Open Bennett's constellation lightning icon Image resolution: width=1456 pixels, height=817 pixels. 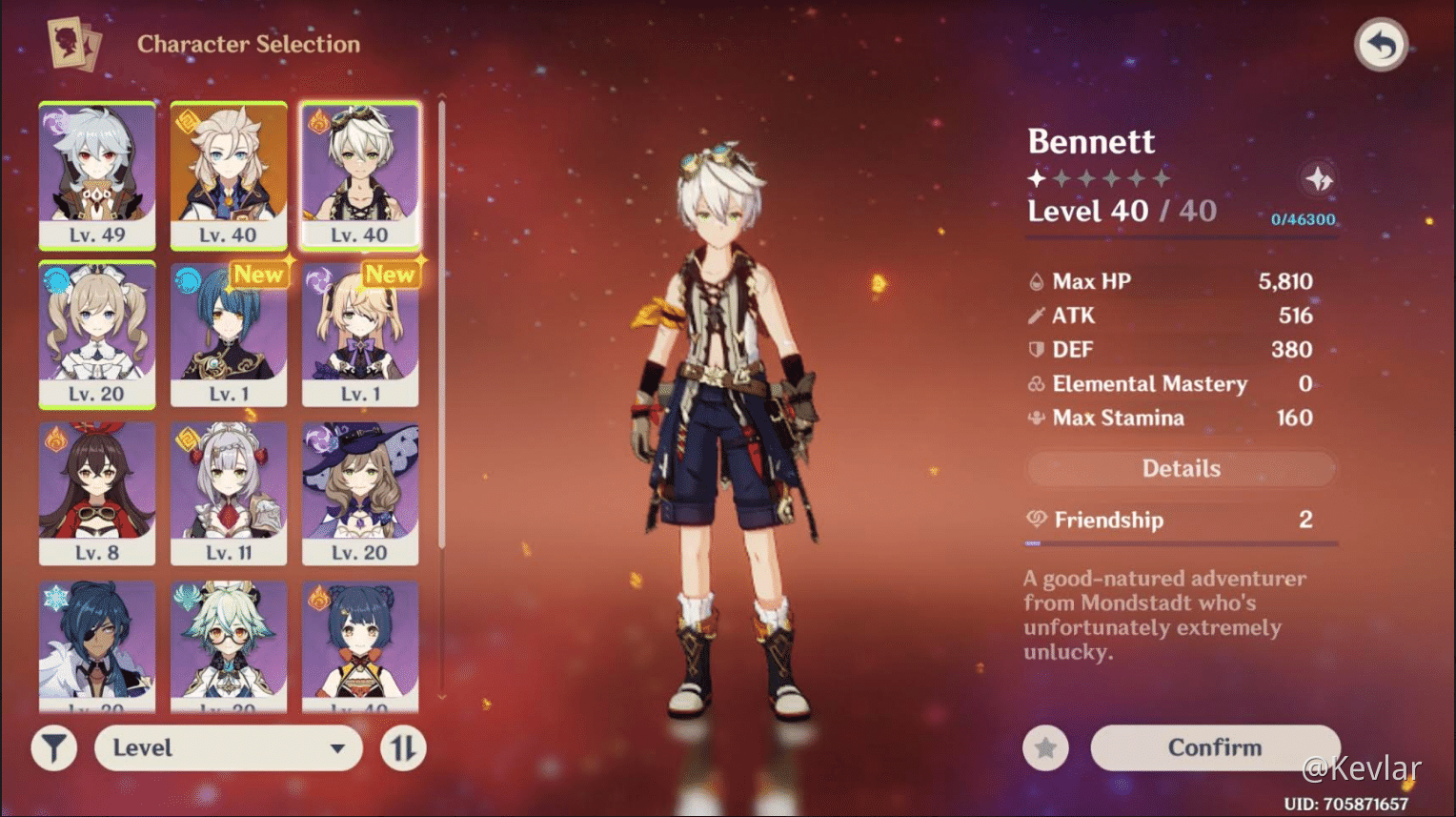(1318, 178)
